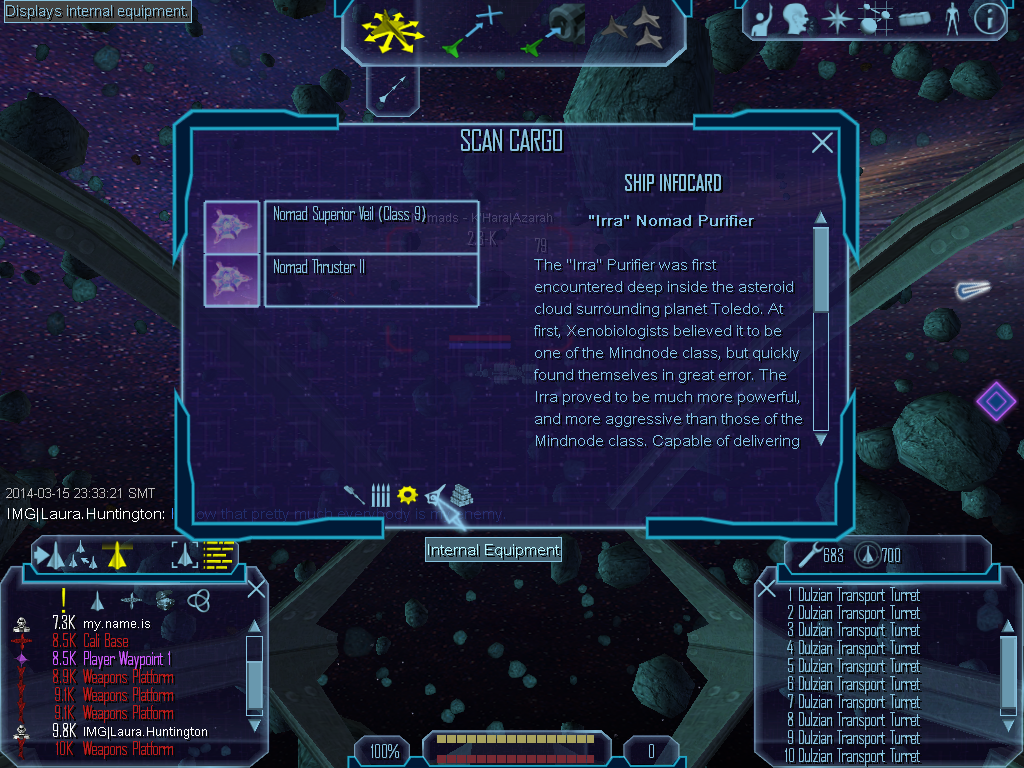Open the chat with the talking head icon

(796, 19)
